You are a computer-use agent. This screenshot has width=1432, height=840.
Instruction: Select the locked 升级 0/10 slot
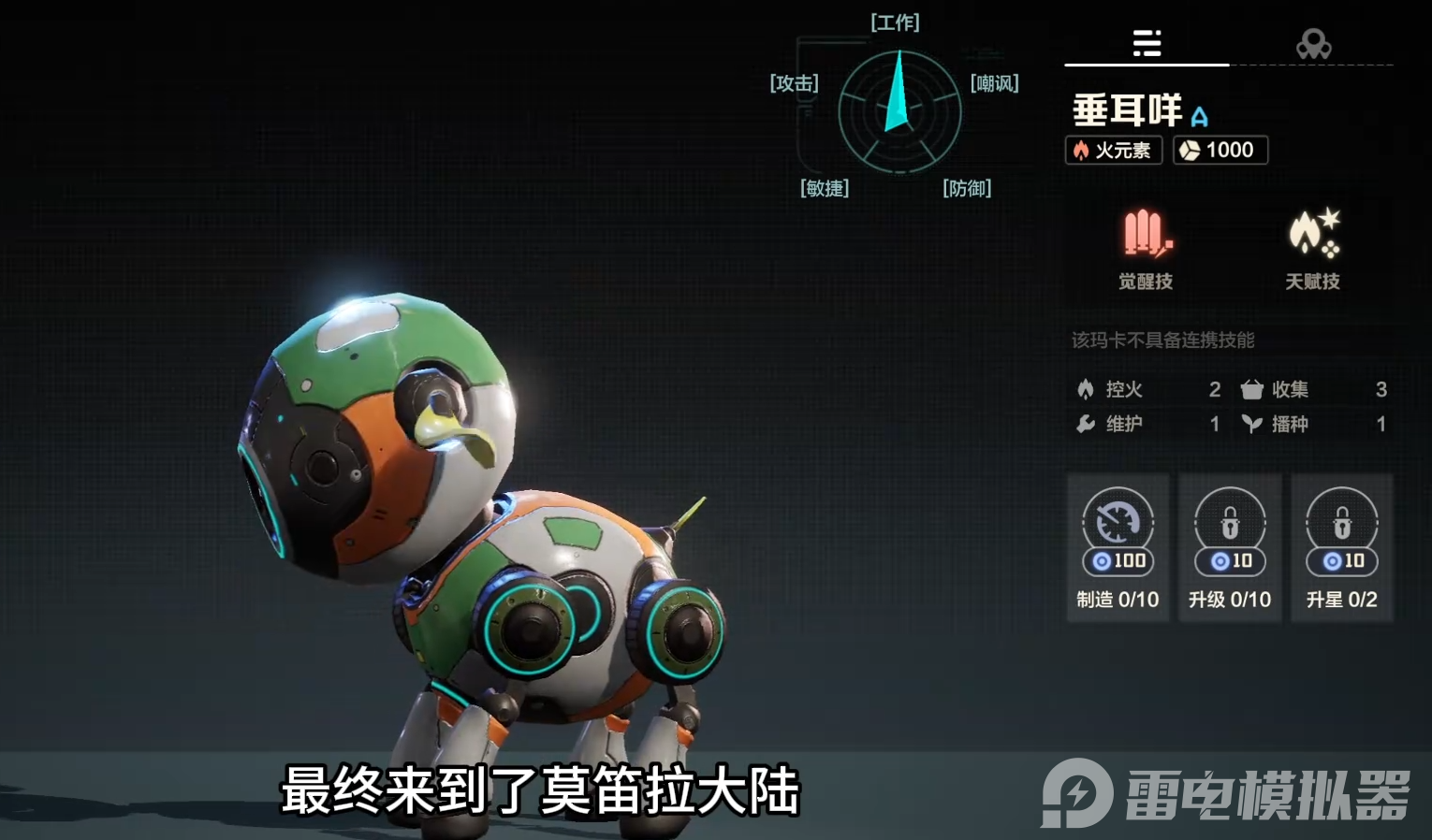1230,547
